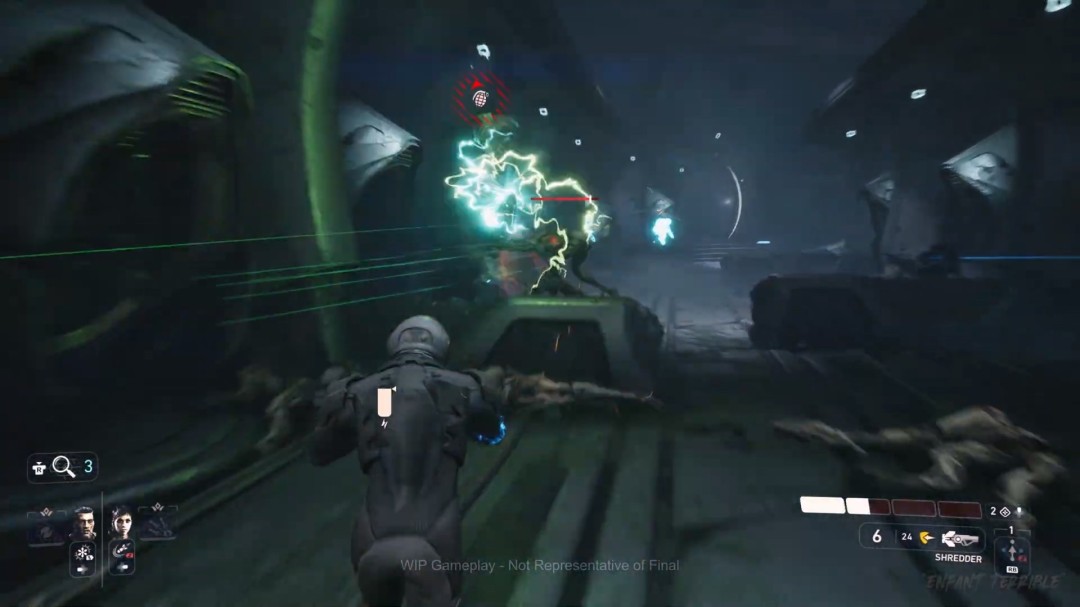1080x607 pixels.
Task: Select the yellow ammo type icon
Action: 926,537
